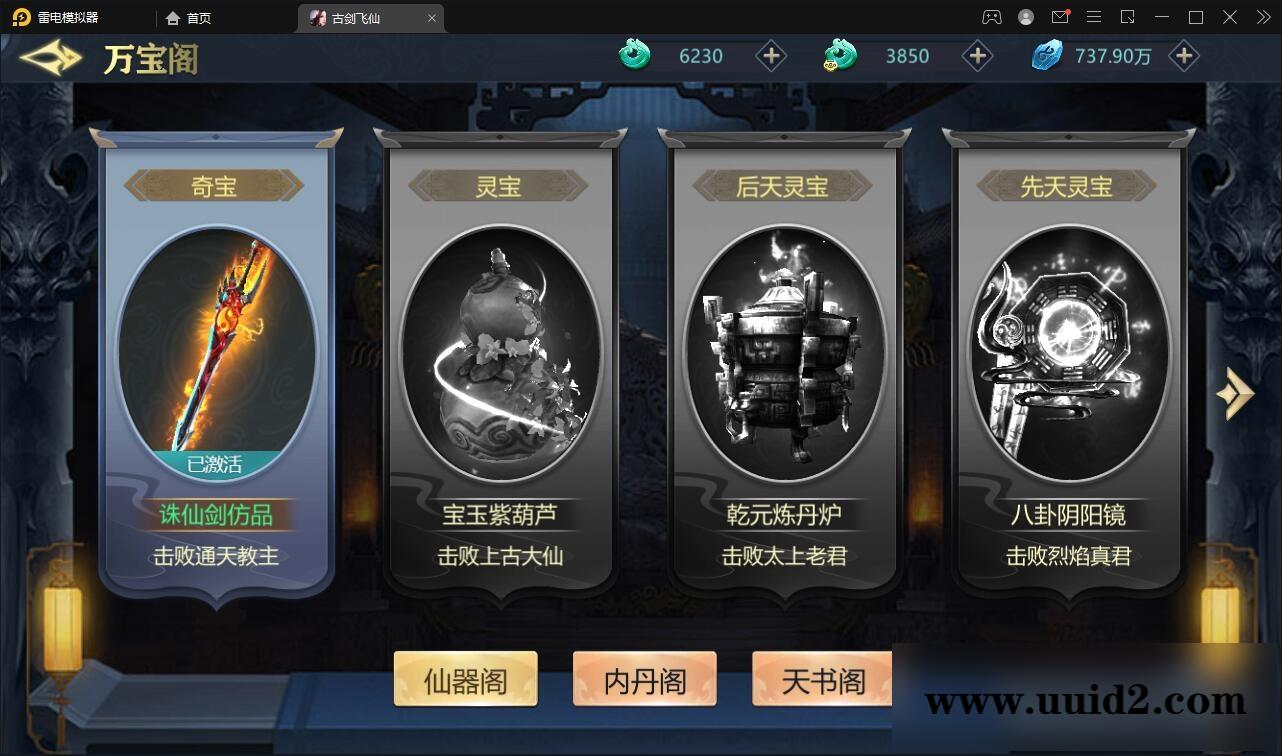
Task: Open 内丹阁
Action: click(x=644, y=679)
